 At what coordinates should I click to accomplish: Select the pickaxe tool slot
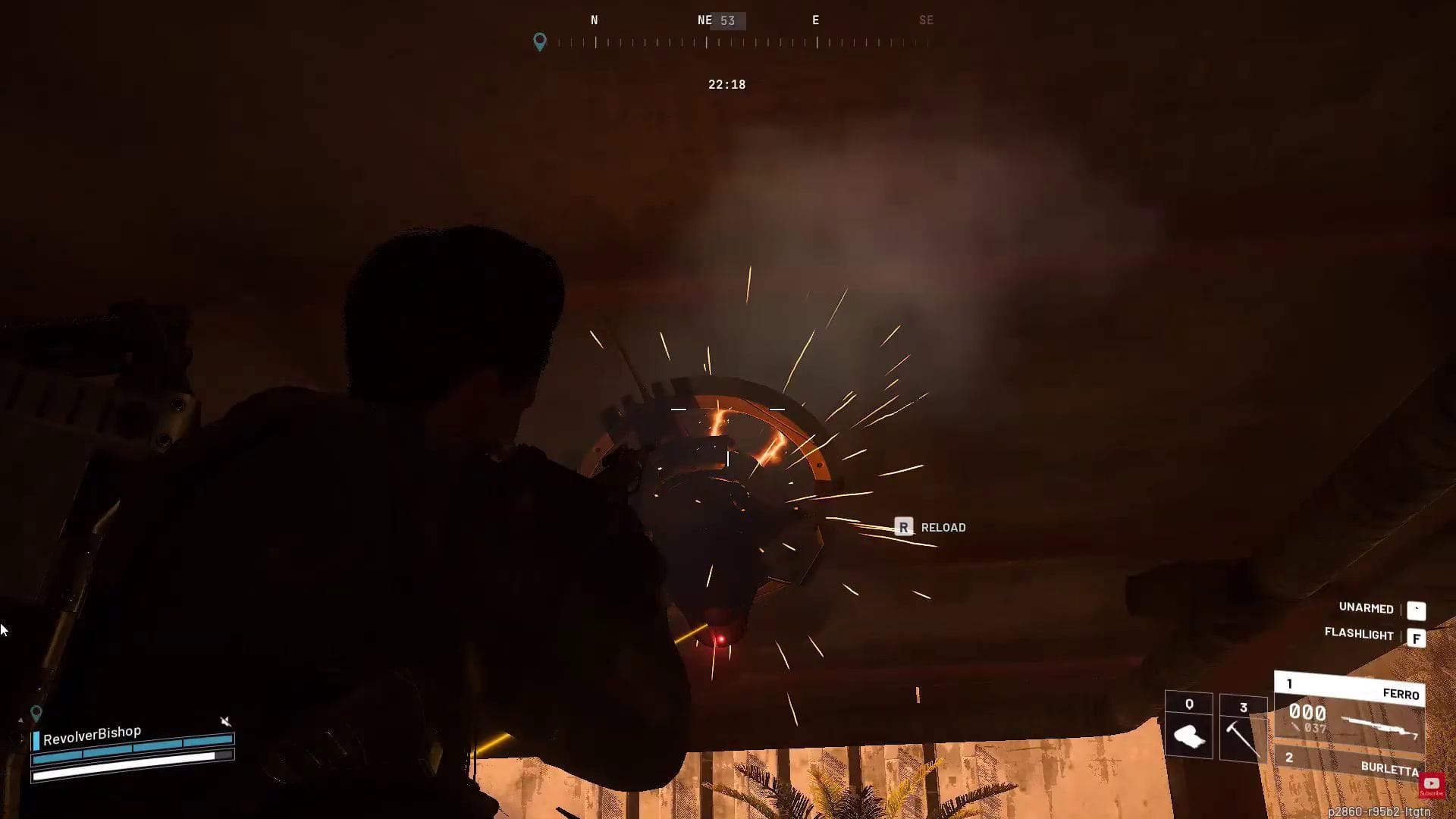(x=1243, y=730)
